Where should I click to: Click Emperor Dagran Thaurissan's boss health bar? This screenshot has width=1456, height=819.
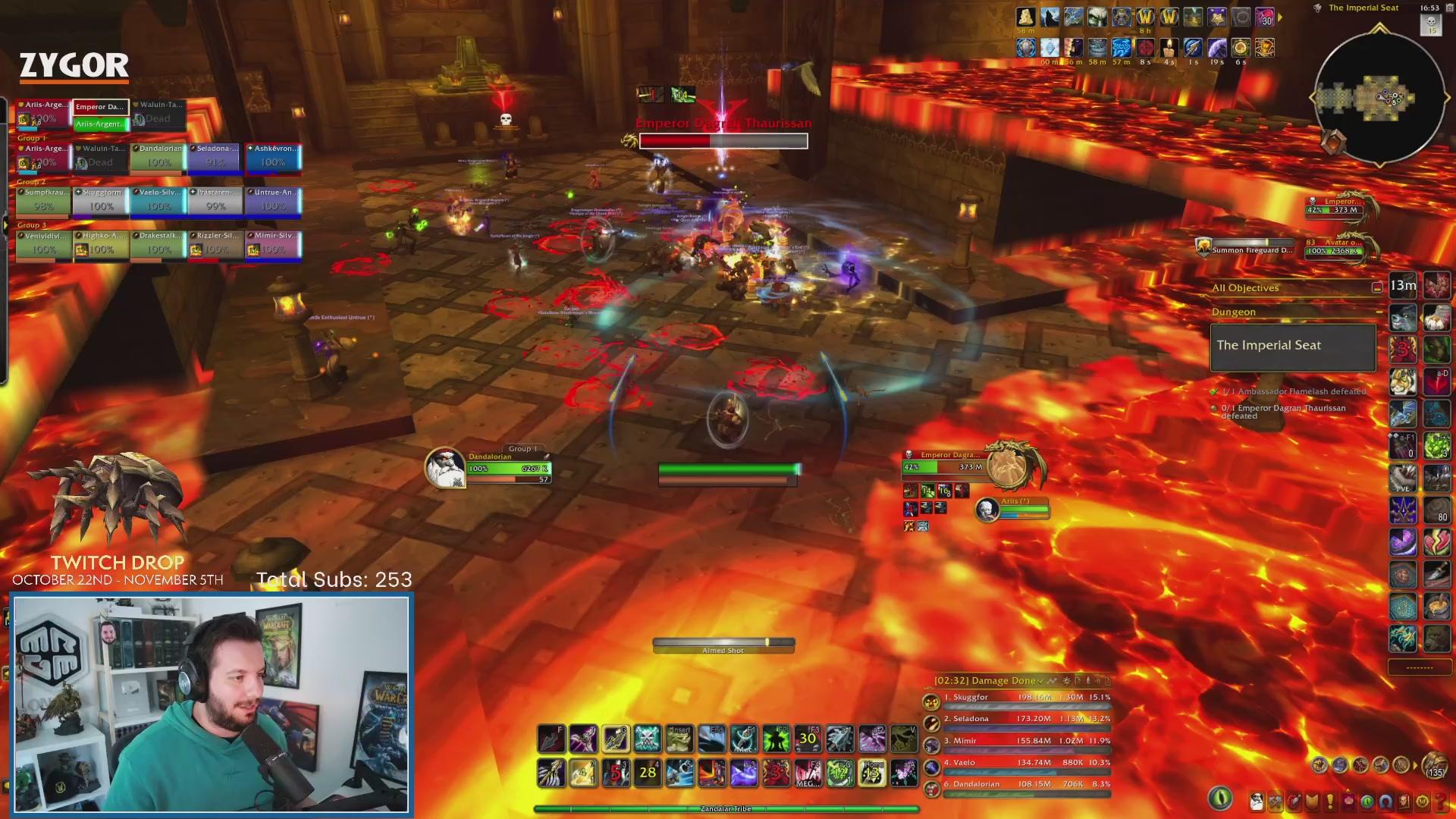tap(722, 141)
